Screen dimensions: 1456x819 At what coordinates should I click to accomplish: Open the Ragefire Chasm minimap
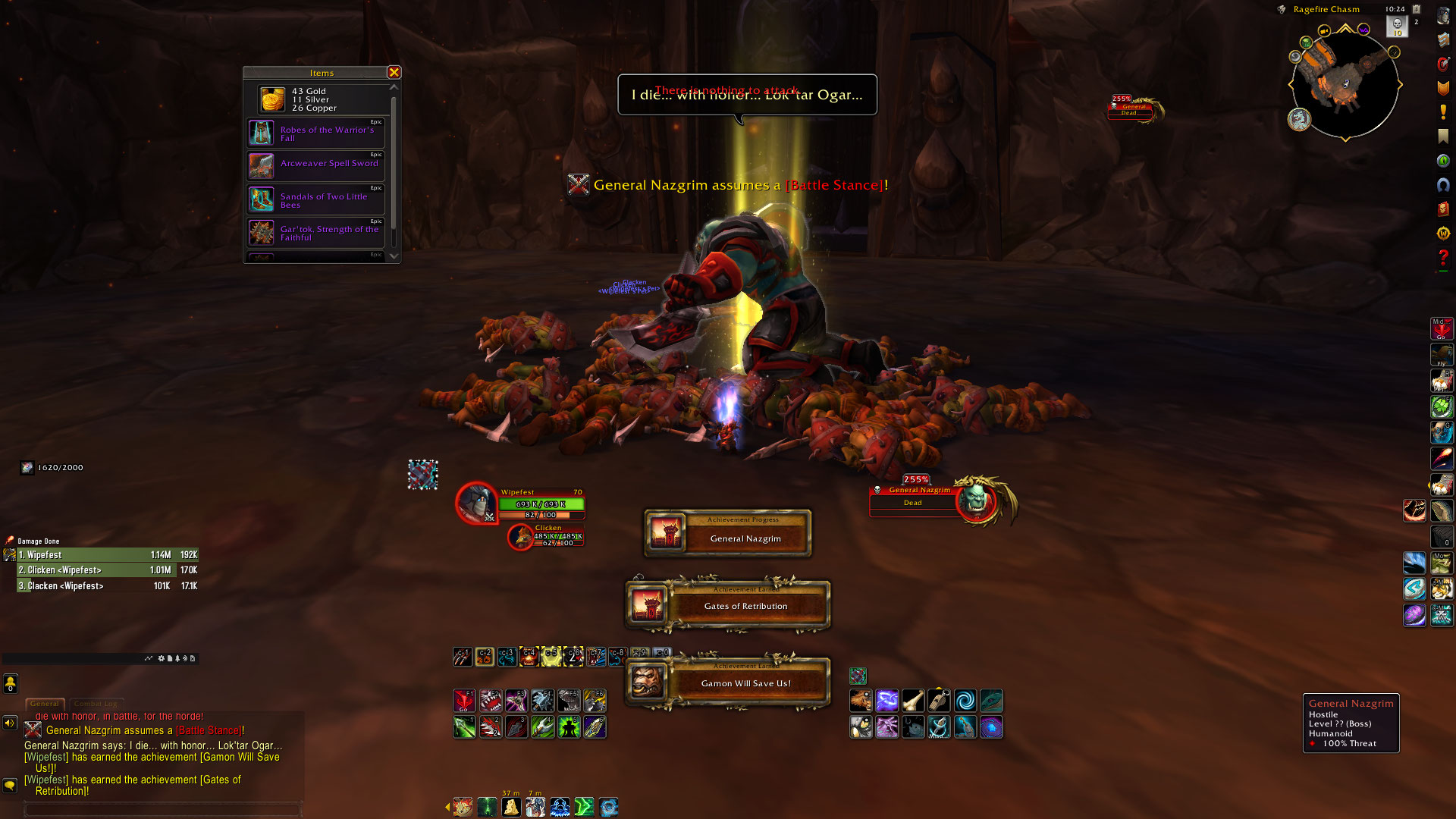[x=1345, y=84]
